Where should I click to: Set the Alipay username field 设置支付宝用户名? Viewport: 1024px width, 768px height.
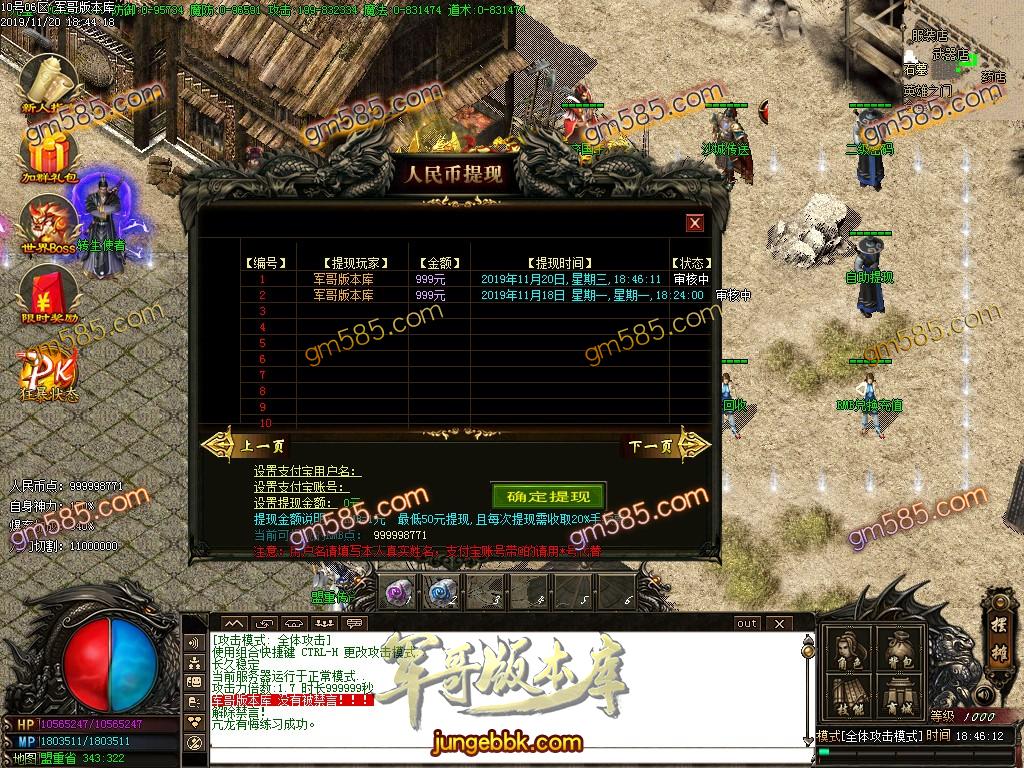[308, 471]
